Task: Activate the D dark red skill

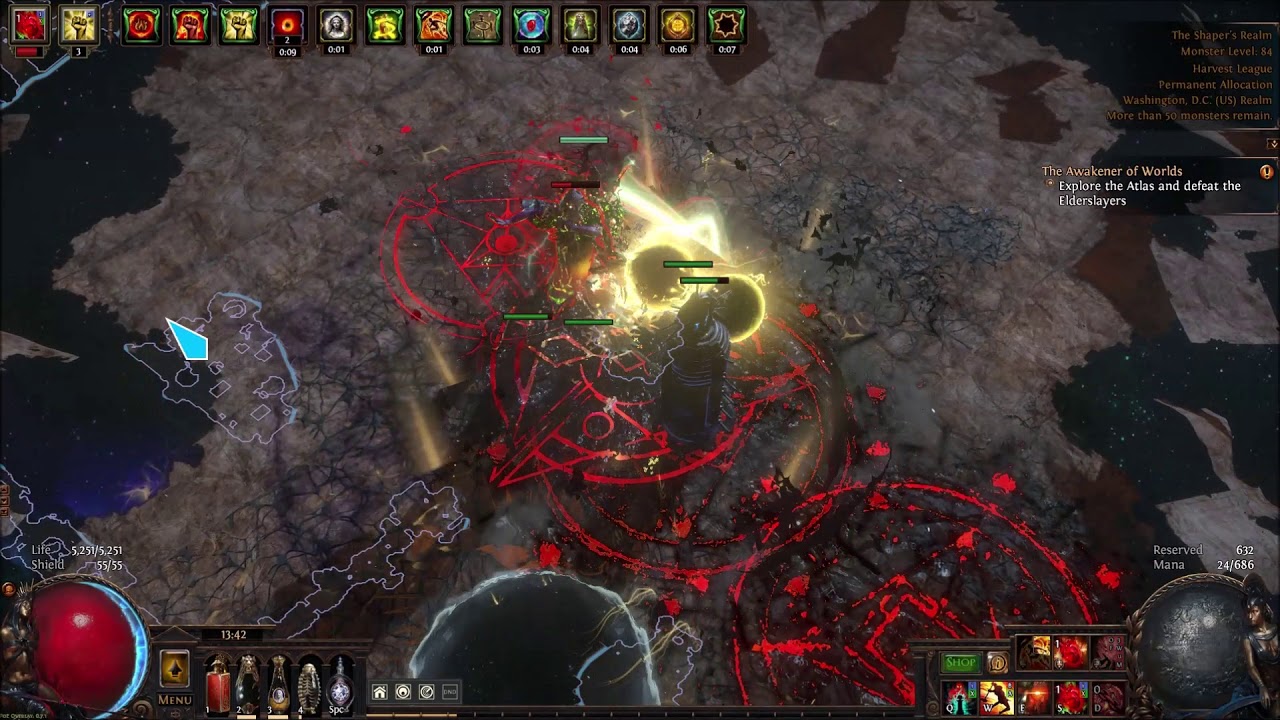Action: pyautogui.click(x=1108, y=697)
